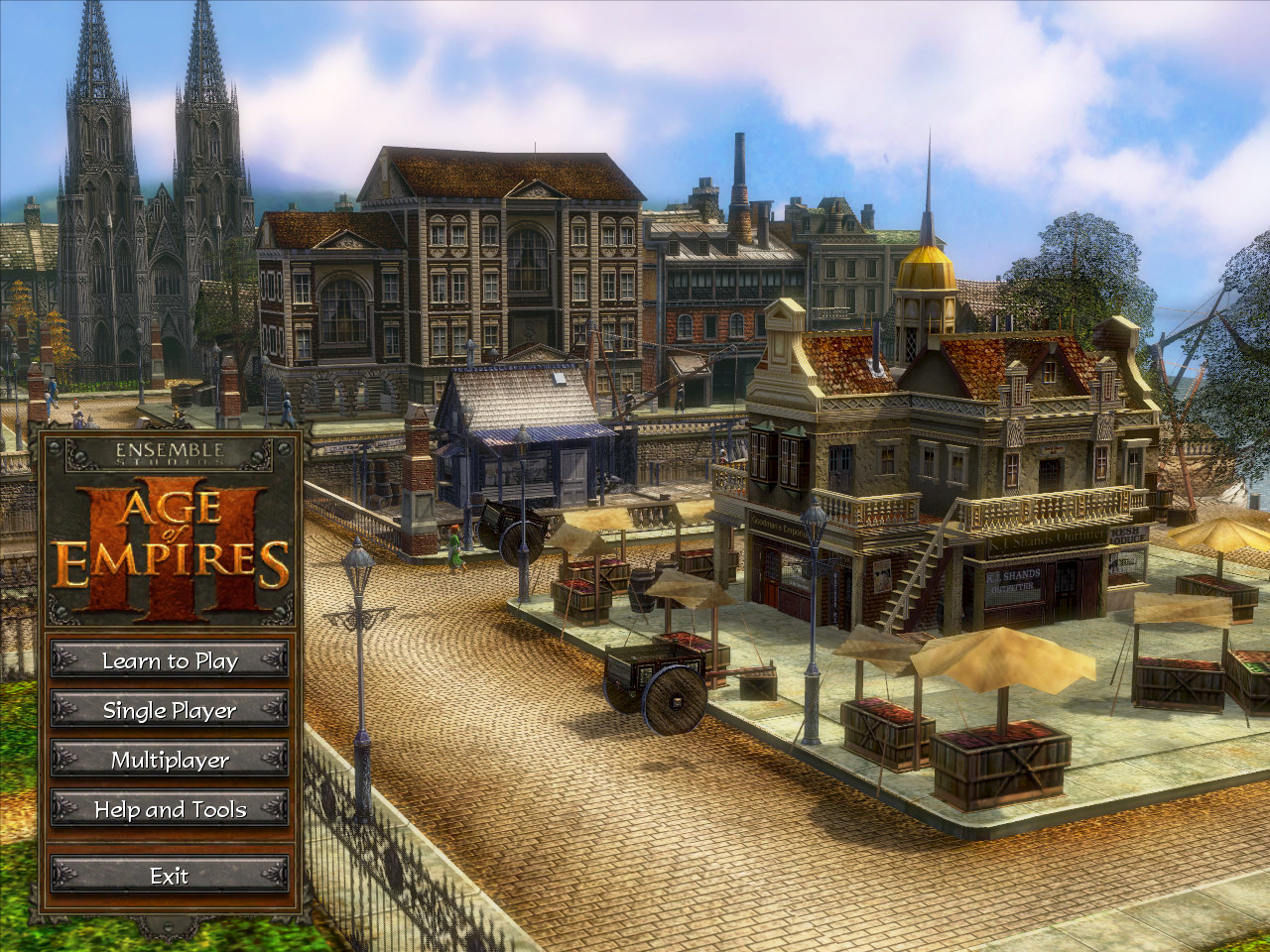The width and height of the screenshot is (1270, 952).
Task: Click Exit to quit the game
Action: click(x=170, y=876)
